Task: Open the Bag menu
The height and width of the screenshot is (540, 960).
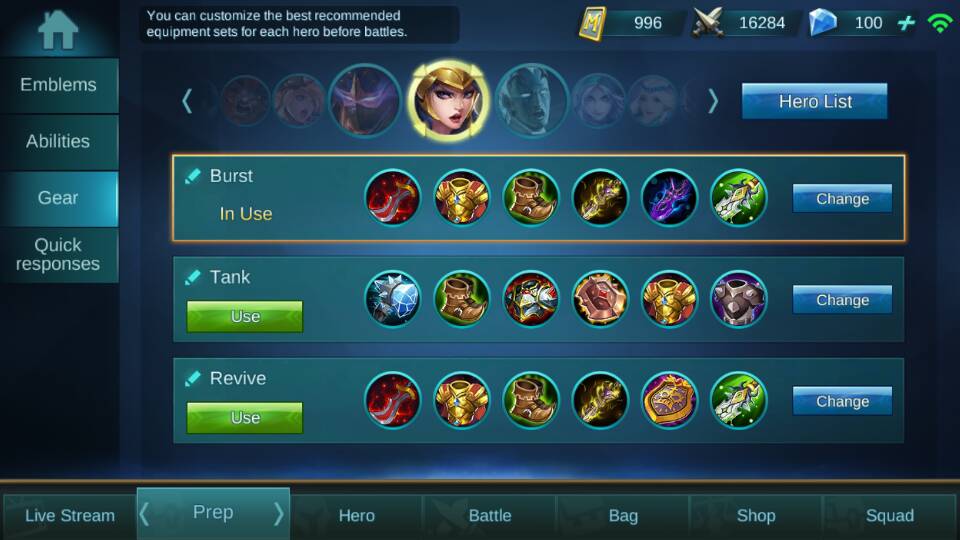Action: point(623,516)
